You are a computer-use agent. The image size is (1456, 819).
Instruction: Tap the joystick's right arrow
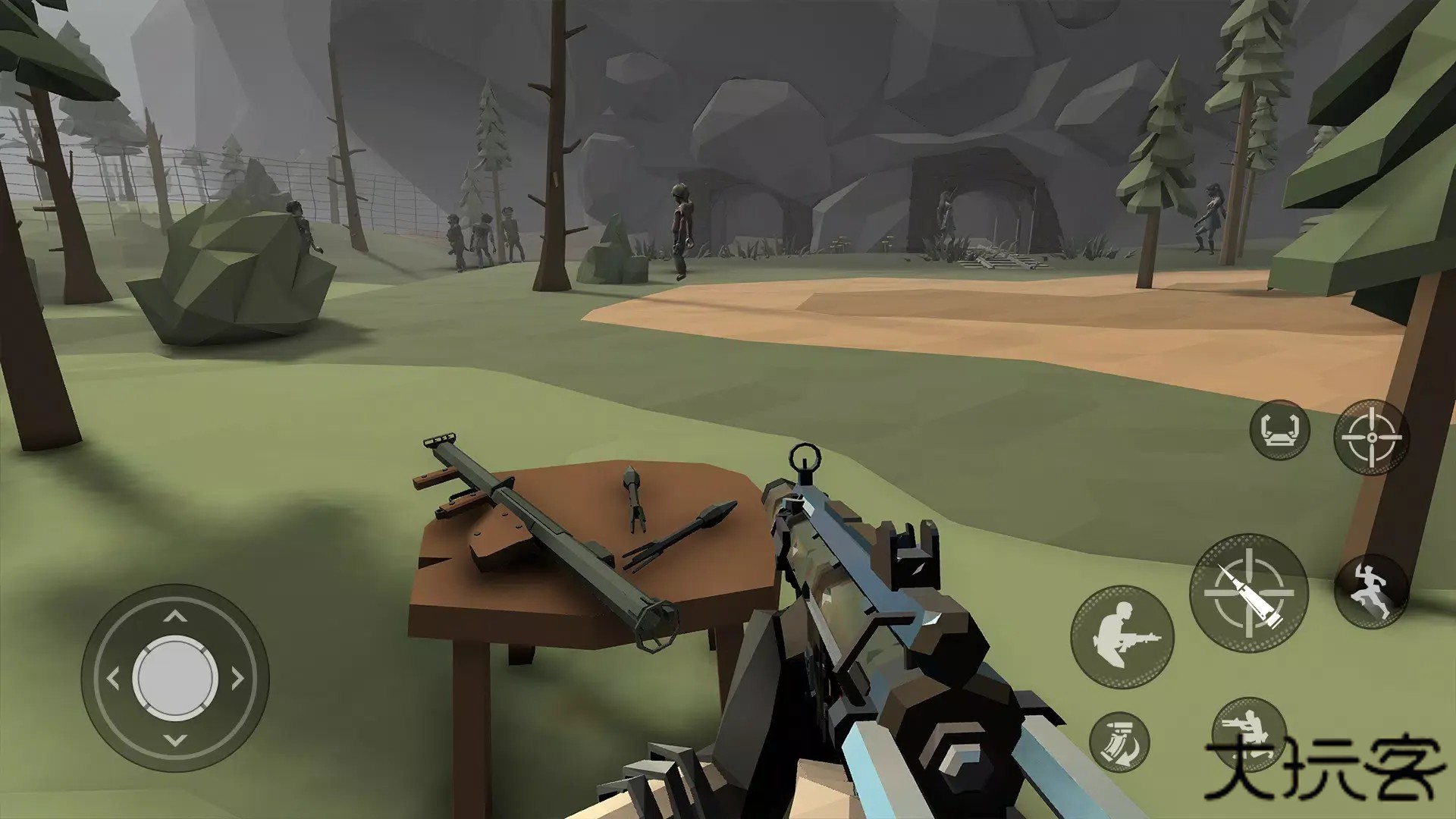237,678
